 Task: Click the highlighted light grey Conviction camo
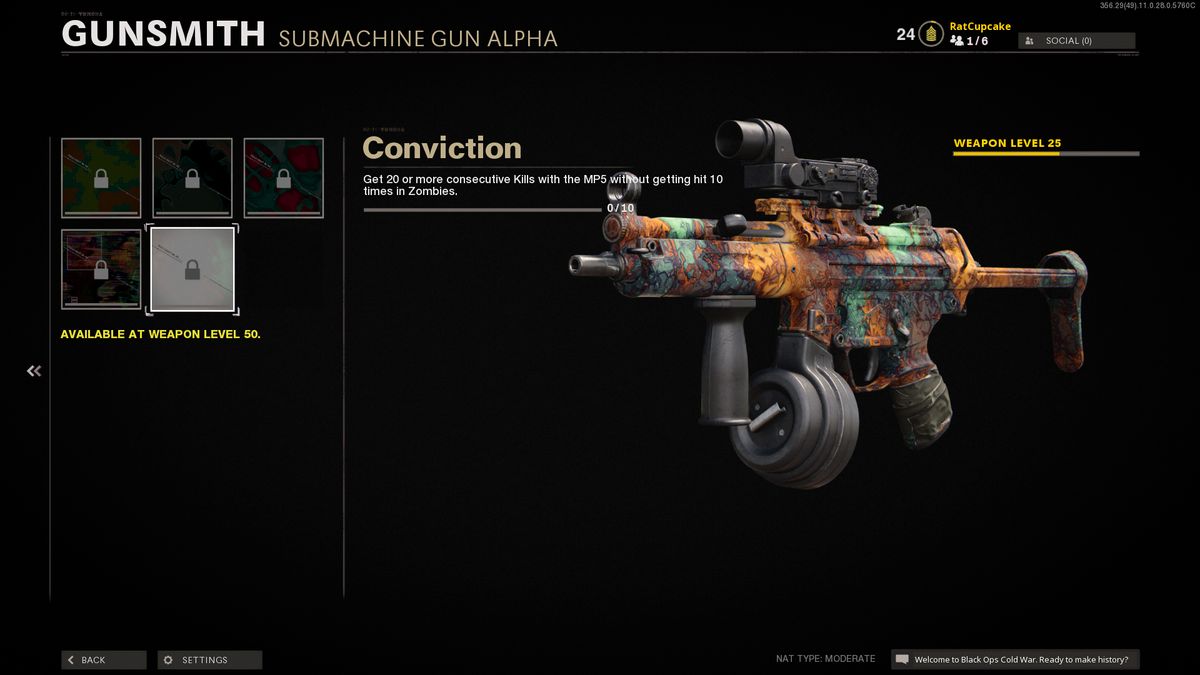click(x=192, y=269)
